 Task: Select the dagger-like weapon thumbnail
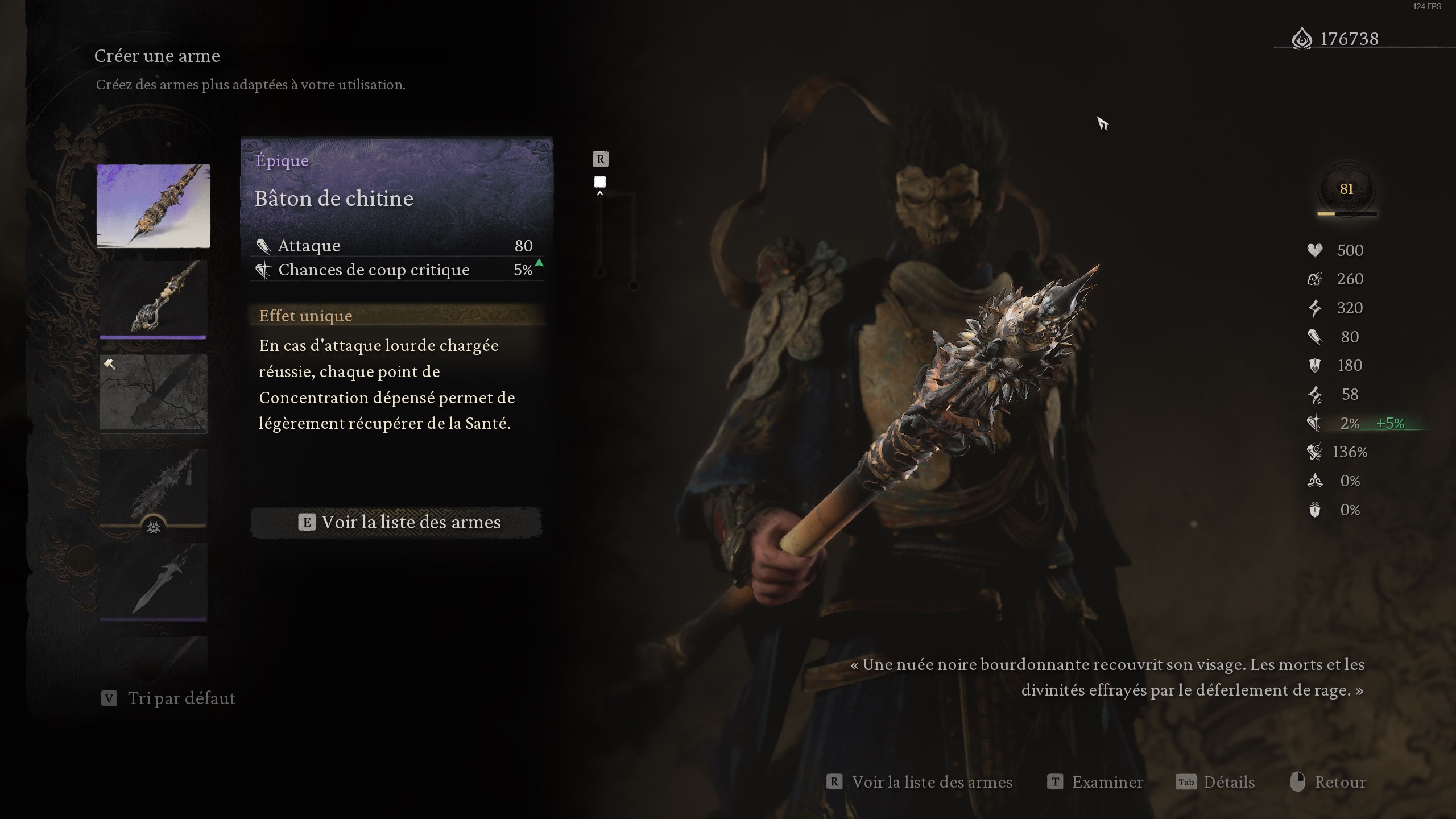[152, 580]
